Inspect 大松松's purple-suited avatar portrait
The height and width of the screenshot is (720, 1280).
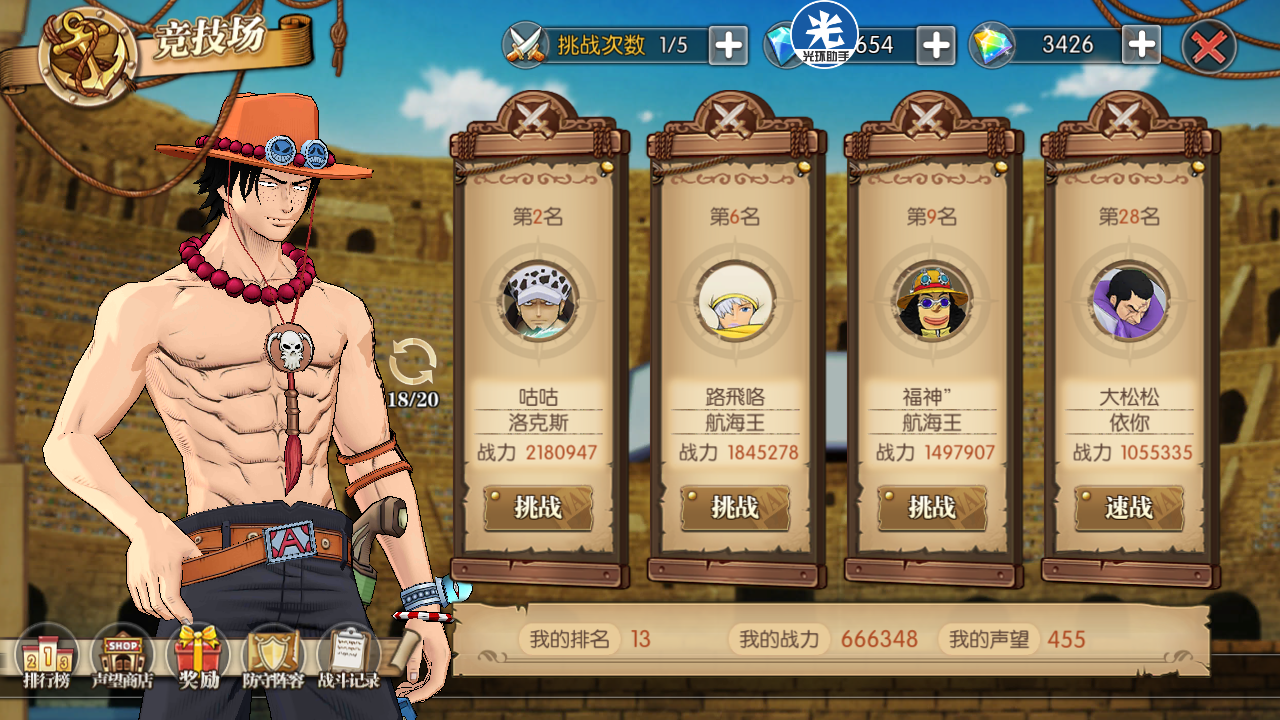pyautogui.click(x=1129, y=301)
